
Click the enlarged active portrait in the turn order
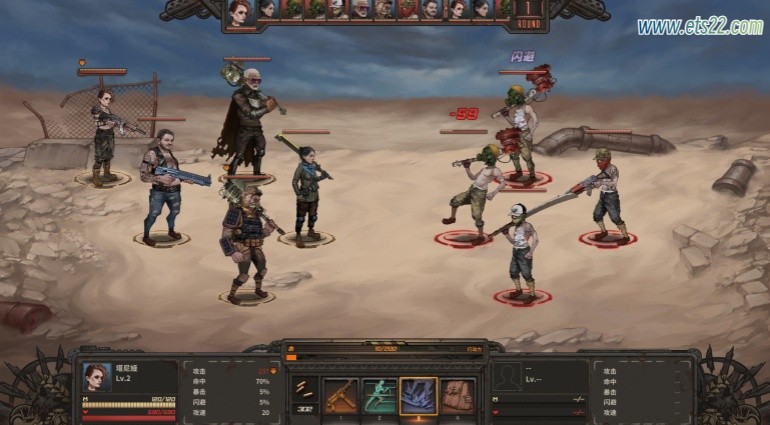[x=238, y=14]
